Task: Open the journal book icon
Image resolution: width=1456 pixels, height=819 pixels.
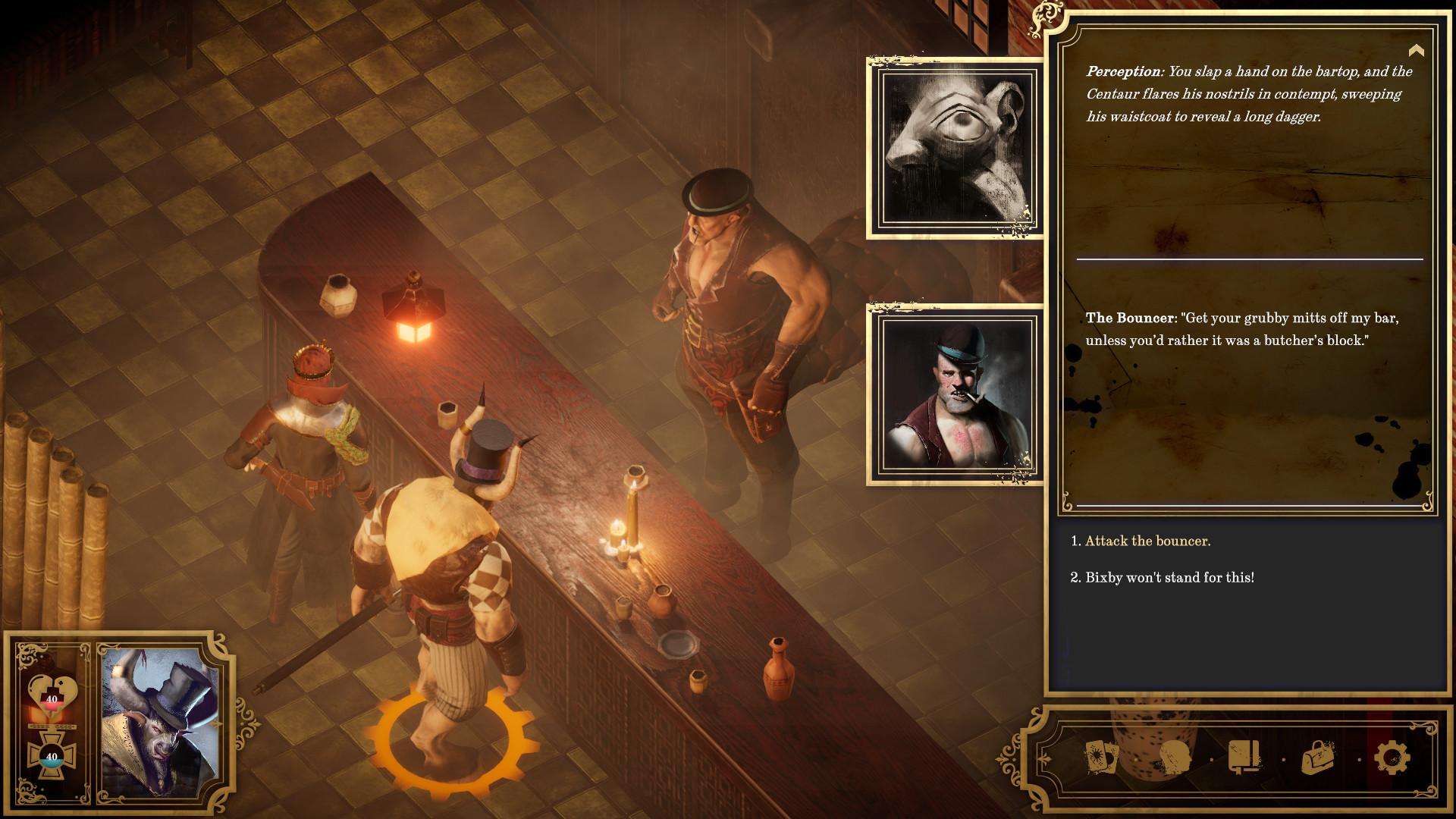Action: pos(1245,757)
